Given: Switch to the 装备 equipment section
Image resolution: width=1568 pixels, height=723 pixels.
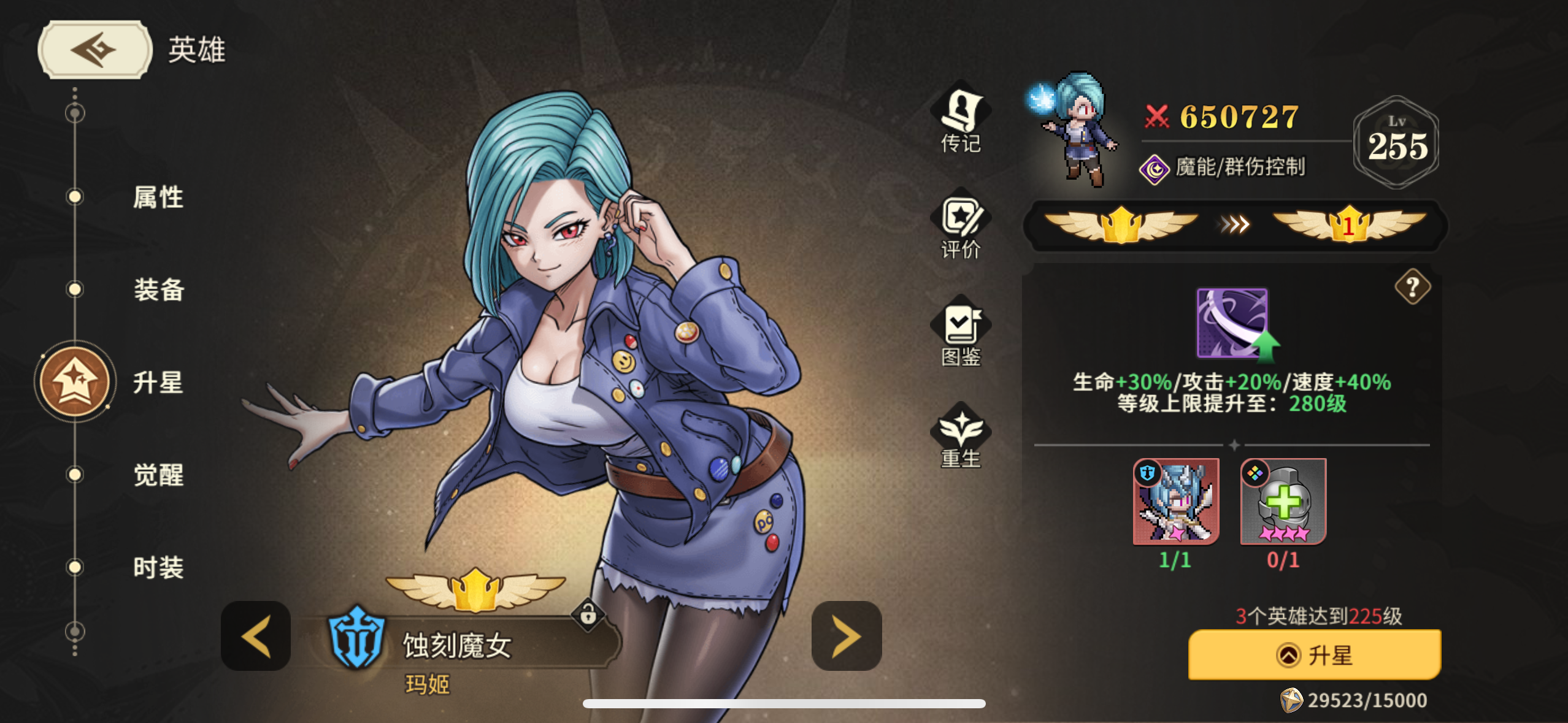Looking at the screenshot, I should coord(158,291).
